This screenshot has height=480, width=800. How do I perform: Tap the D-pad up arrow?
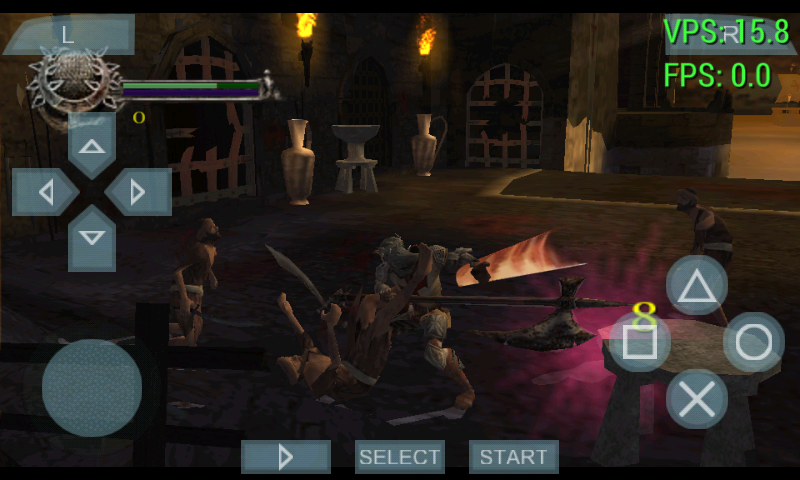[x=92, y=147]
